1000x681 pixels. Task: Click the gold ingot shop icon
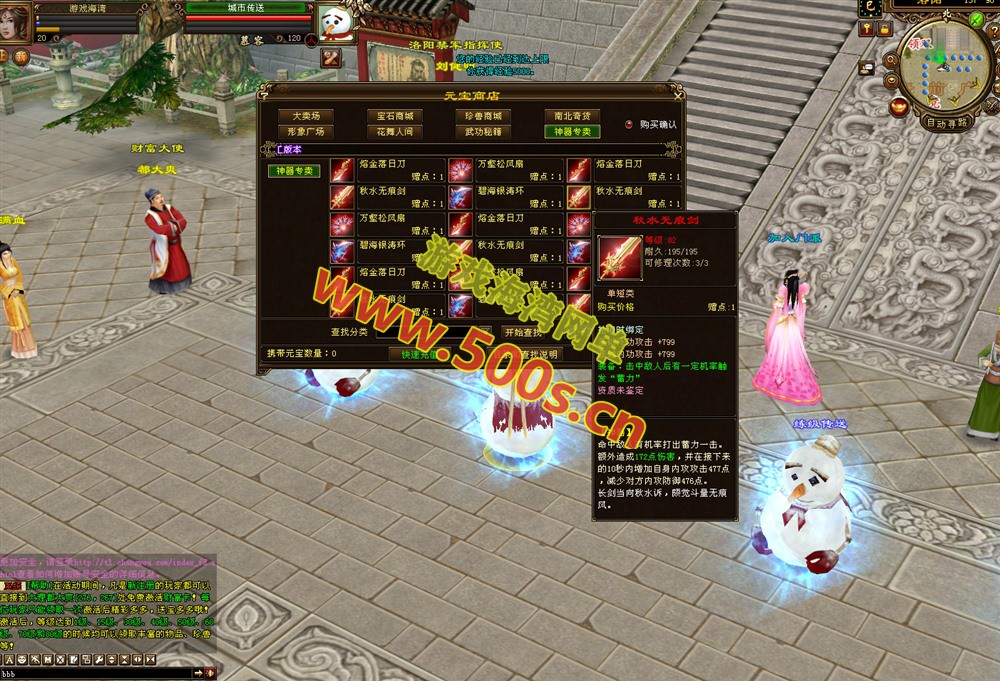pos(900,107)
